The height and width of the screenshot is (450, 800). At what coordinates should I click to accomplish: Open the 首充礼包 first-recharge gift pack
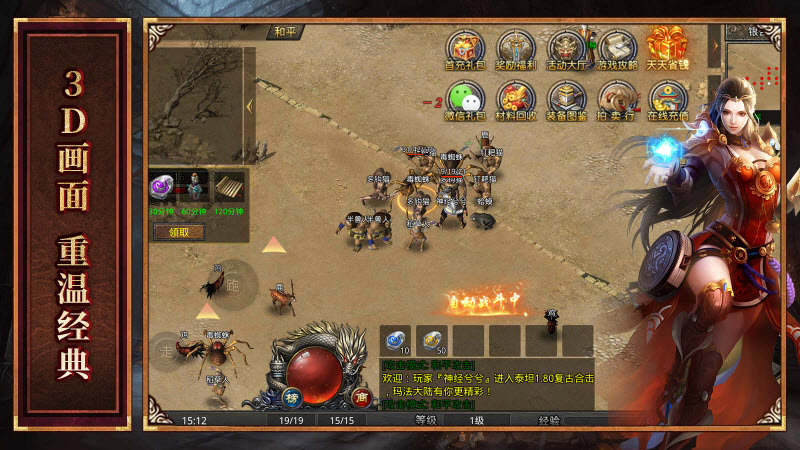coord(463,48)
